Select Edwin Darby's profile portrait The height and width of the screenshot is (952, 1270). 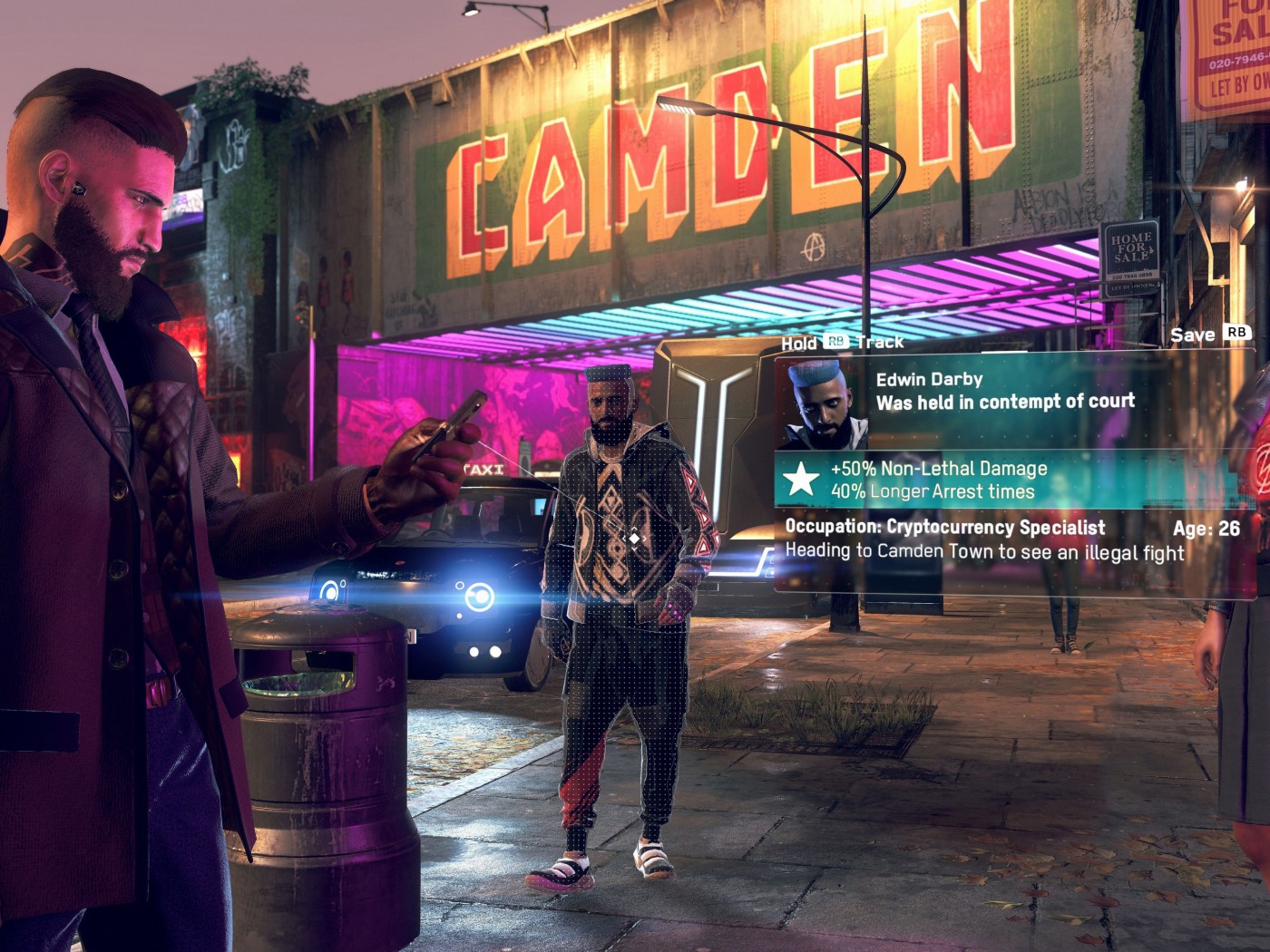click(x=821, y=403)
